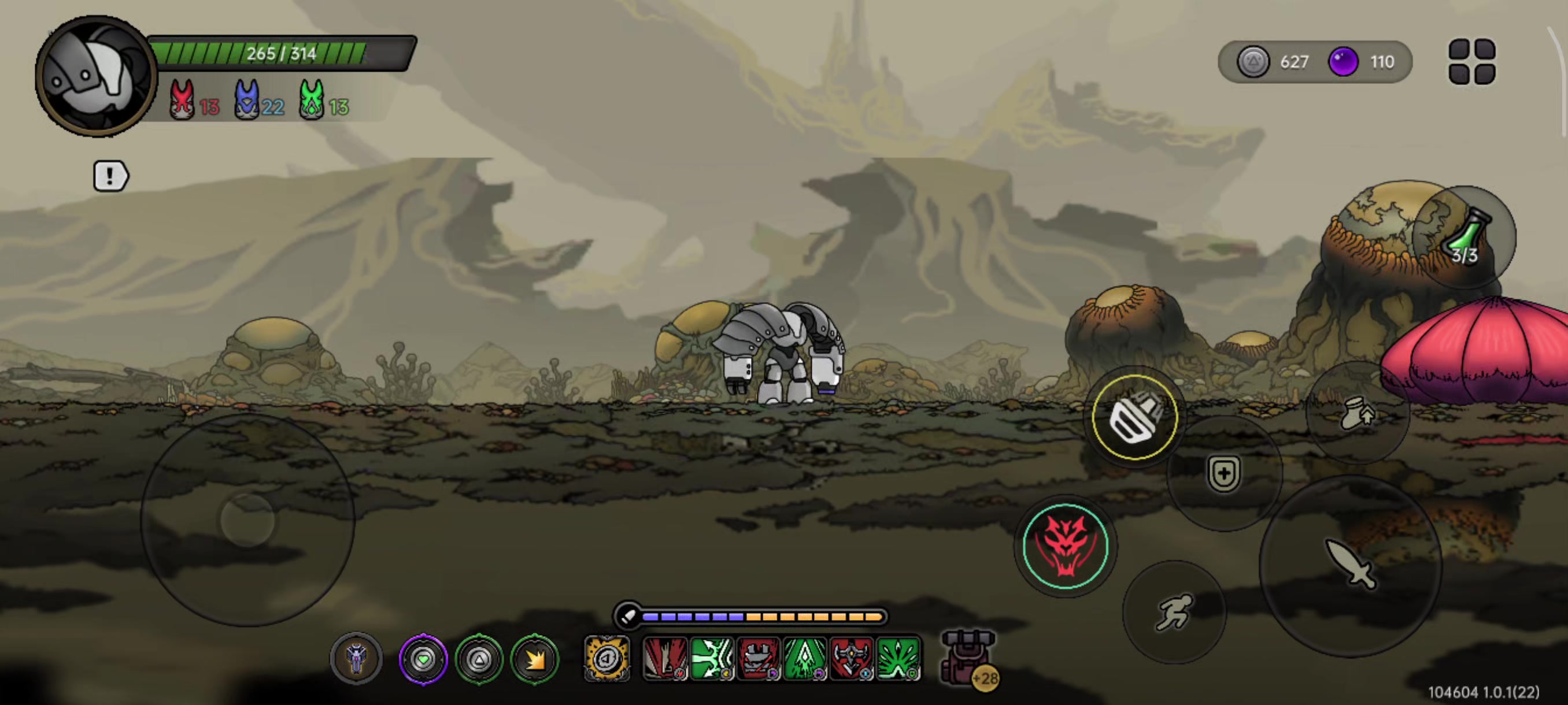Image resolution: width=1568 pixels, height=705 pixels.
Task: Select the orange burst relic slot
Action: pos(534,659)
